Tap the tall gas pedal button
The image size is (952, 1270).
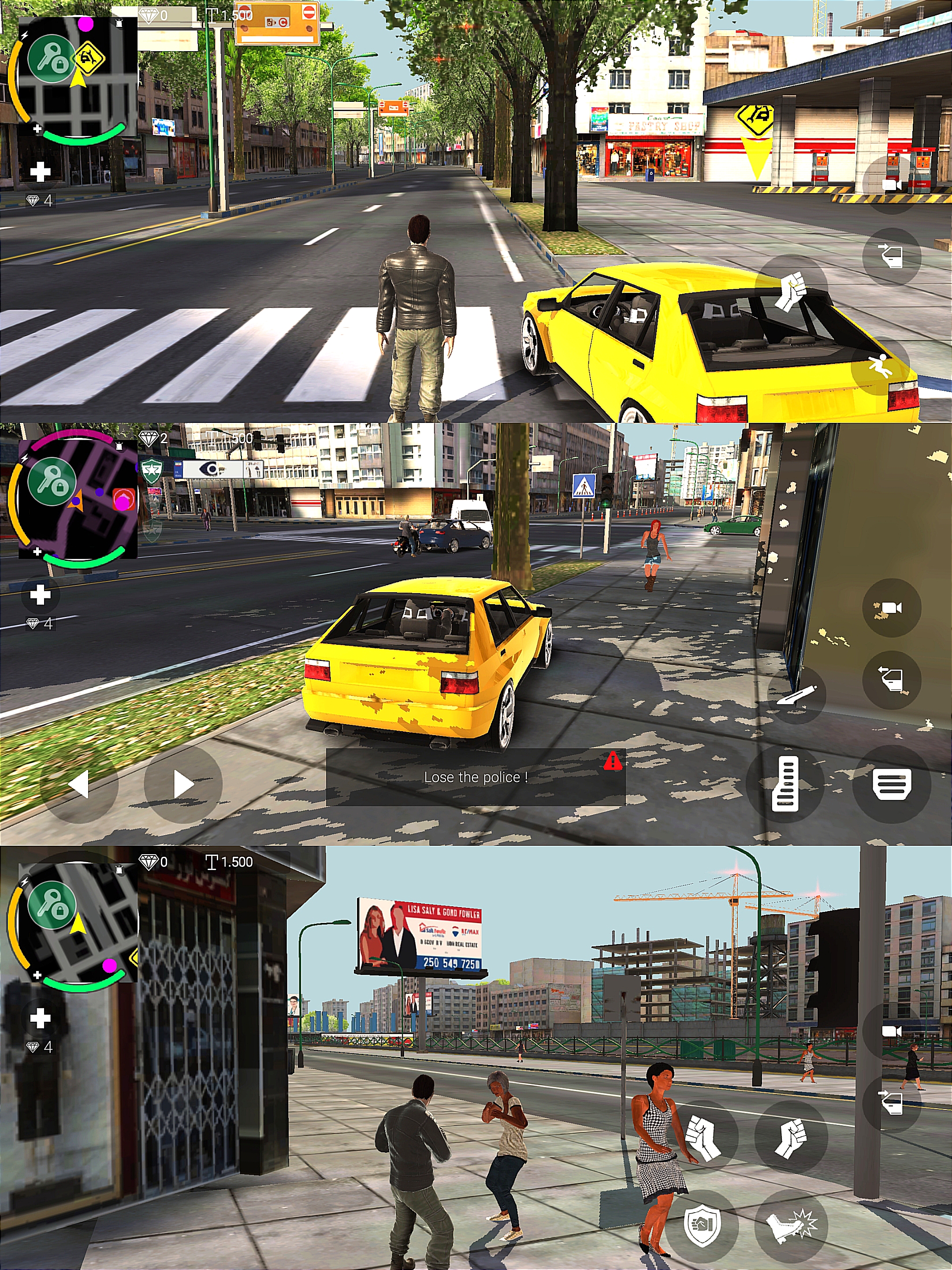pos(785,783)
